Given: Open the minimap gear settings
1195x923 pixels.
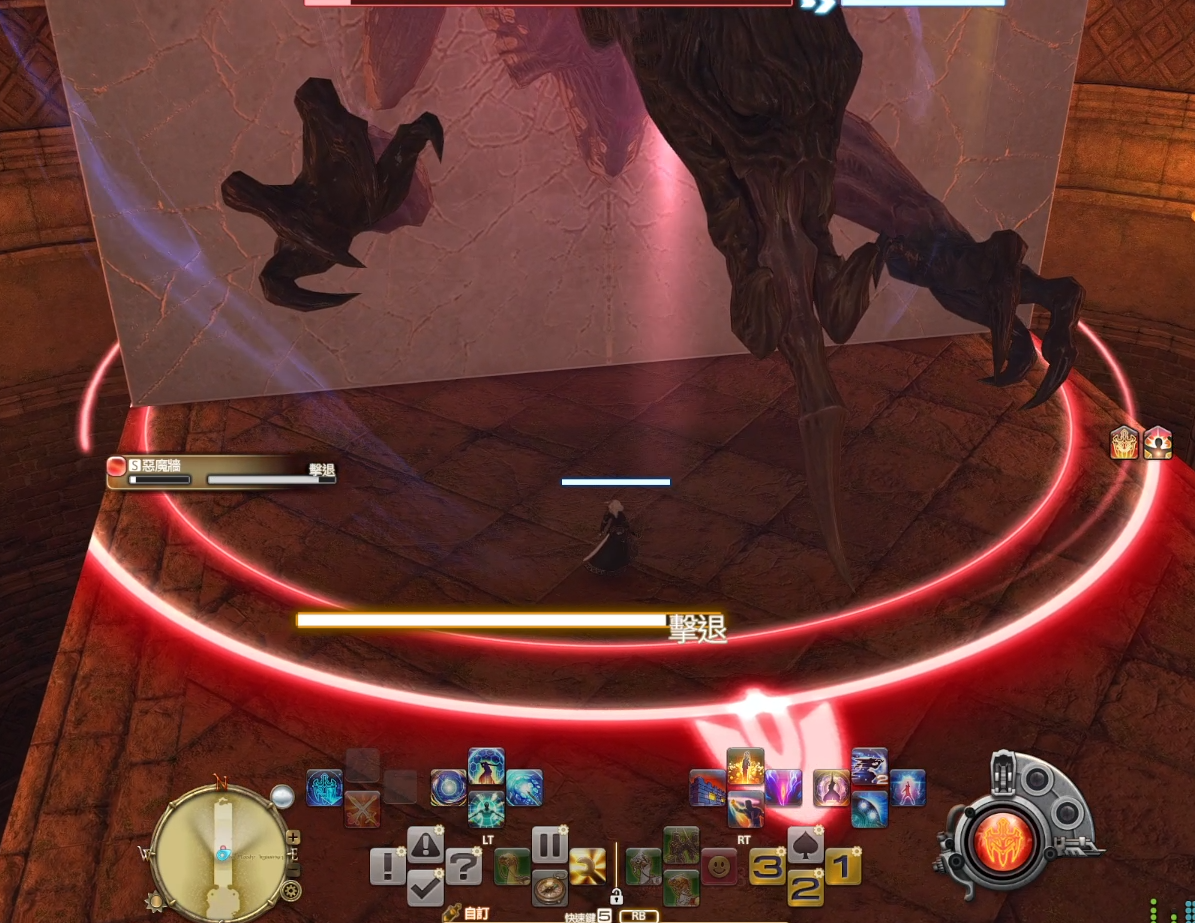Looking at the screenshot, I should (x=291, y=890).
